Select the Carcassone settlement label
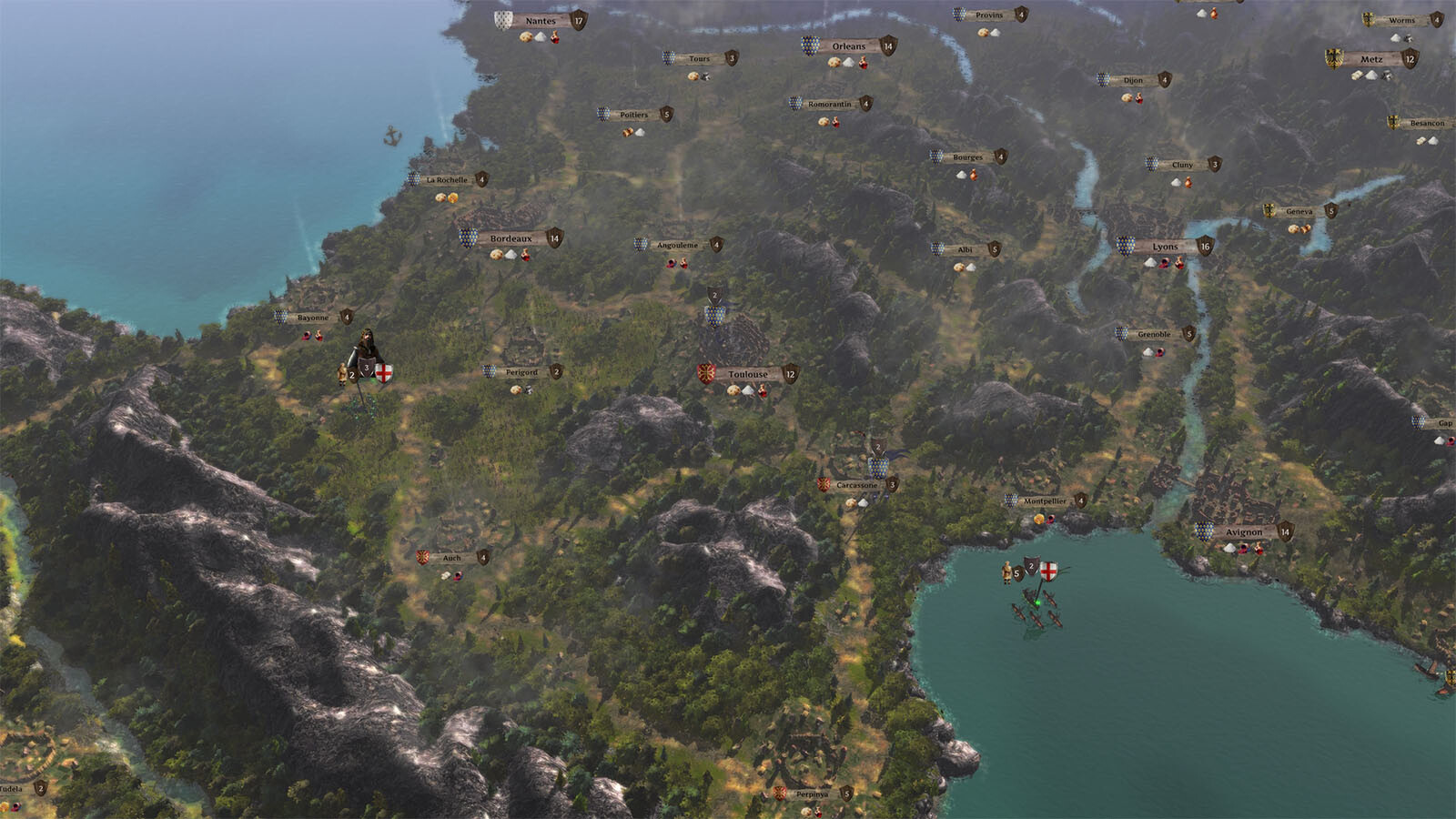The width and height of the screenshot is (1456, 819). click(x=857, y=486)
